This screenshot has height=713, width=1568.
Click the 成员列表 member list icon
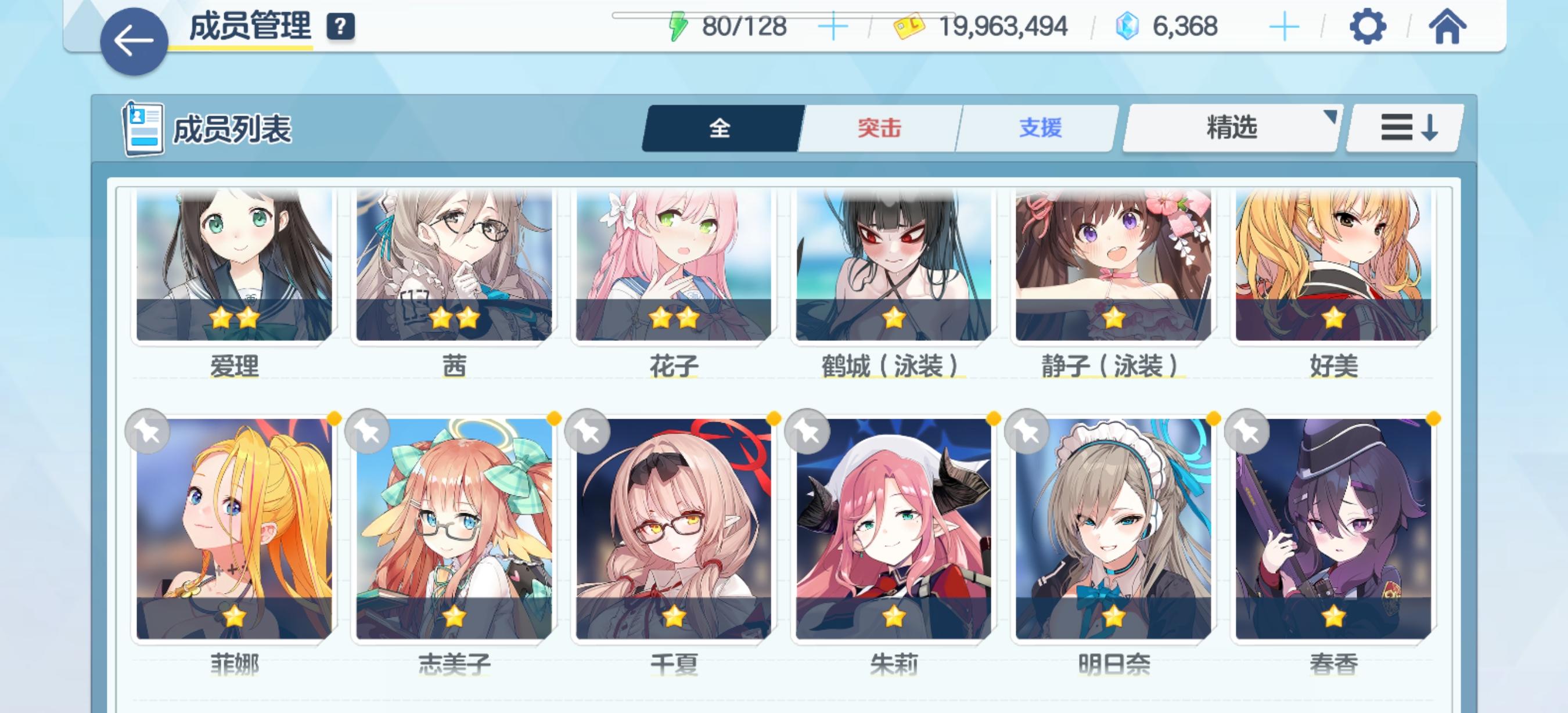tap(144, 127)
